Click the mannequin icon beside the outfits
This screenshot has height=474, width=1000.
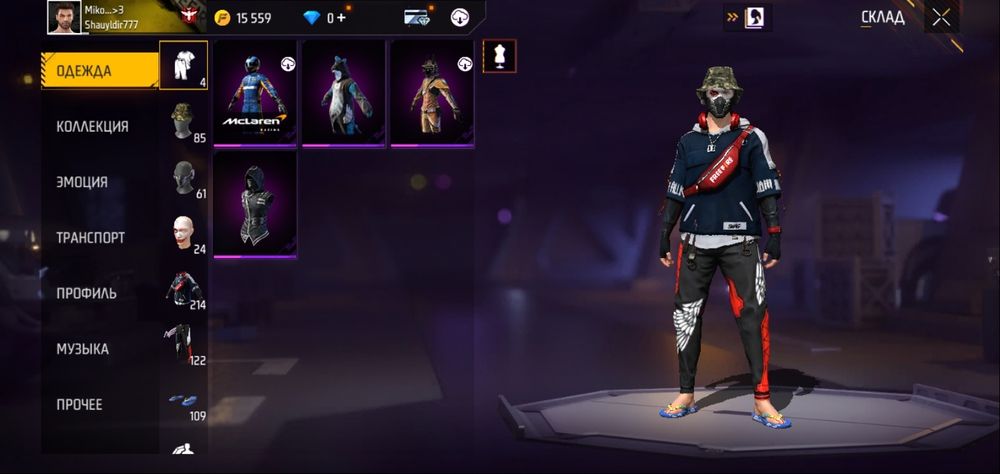[x=498, y=56]
